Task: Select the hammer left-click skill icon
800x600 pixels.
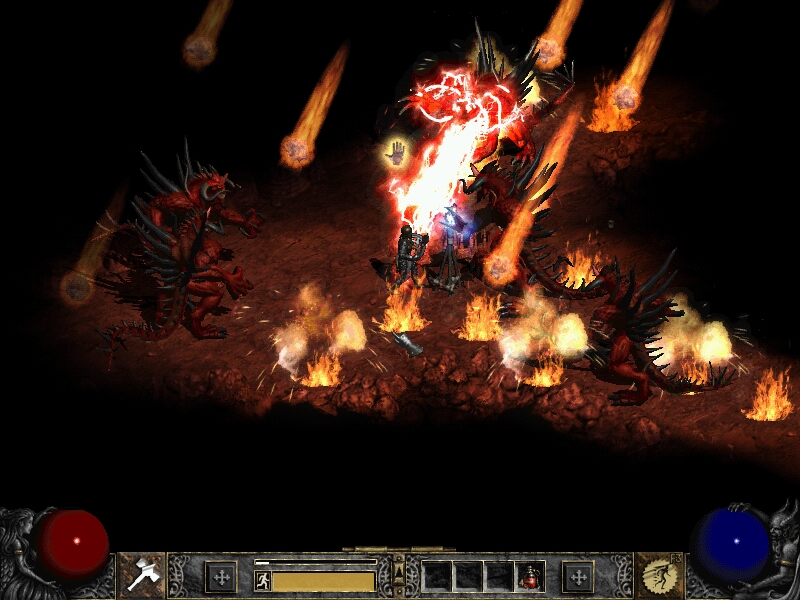Action: coord(142,575)
